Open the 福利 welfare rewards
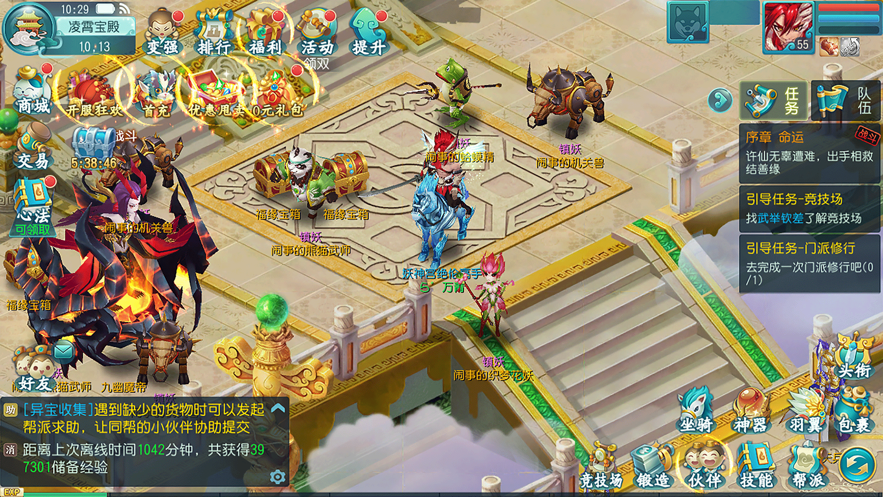Screen dimensions: 883x497 click(266, 32)
